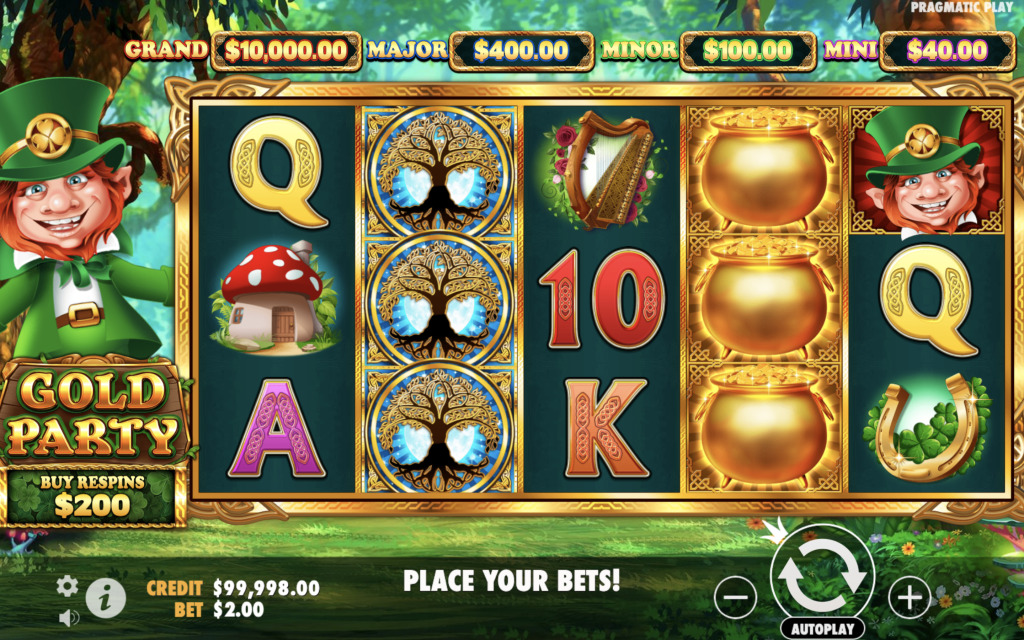Open the Autoplay options
Image resolution: width=1024 pixels, height=640 pixels.
coord(822,629)
